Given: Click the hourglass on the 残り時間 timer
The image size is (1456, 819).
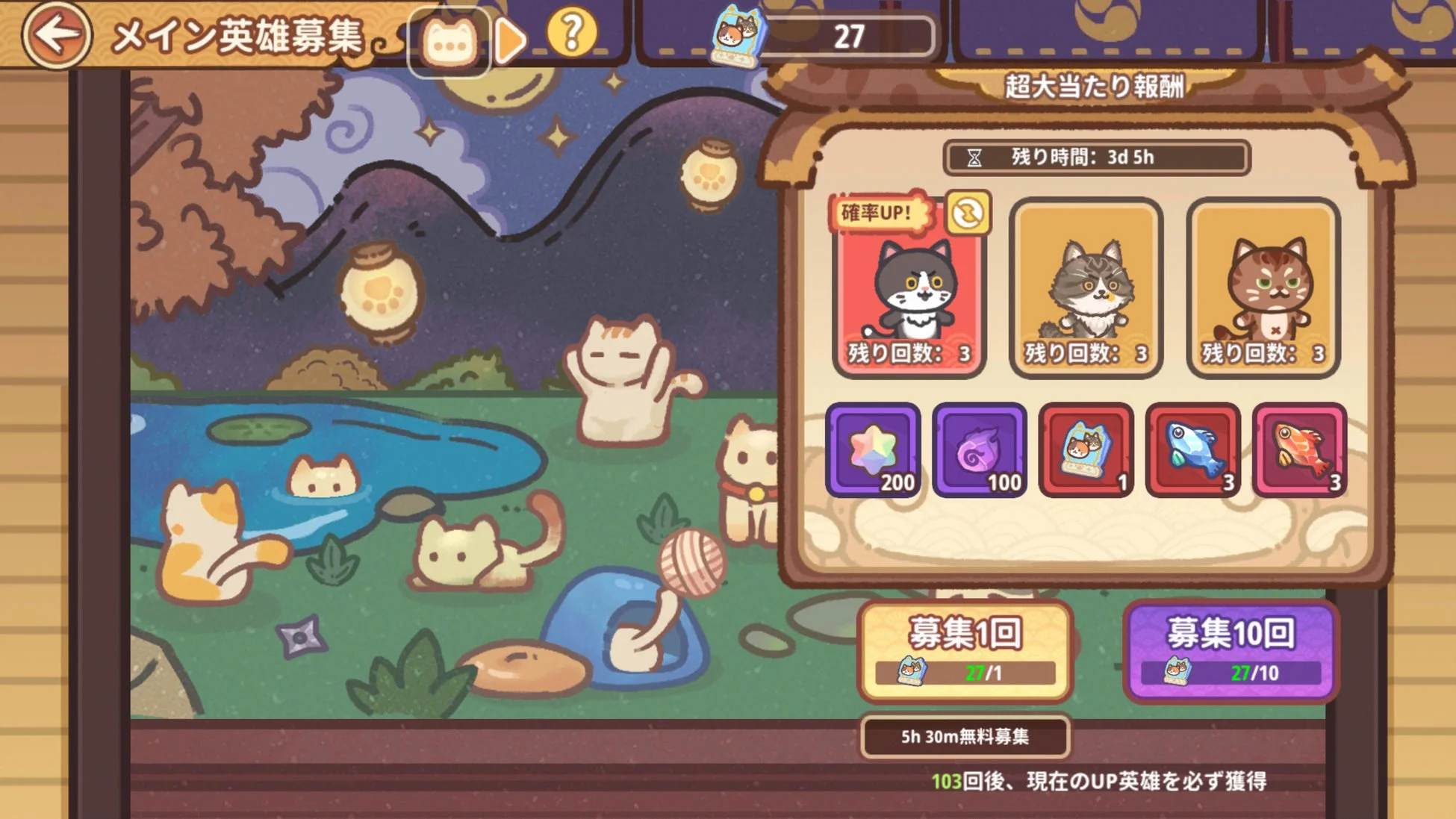Looking at the screenshot, I should [975, 156].
